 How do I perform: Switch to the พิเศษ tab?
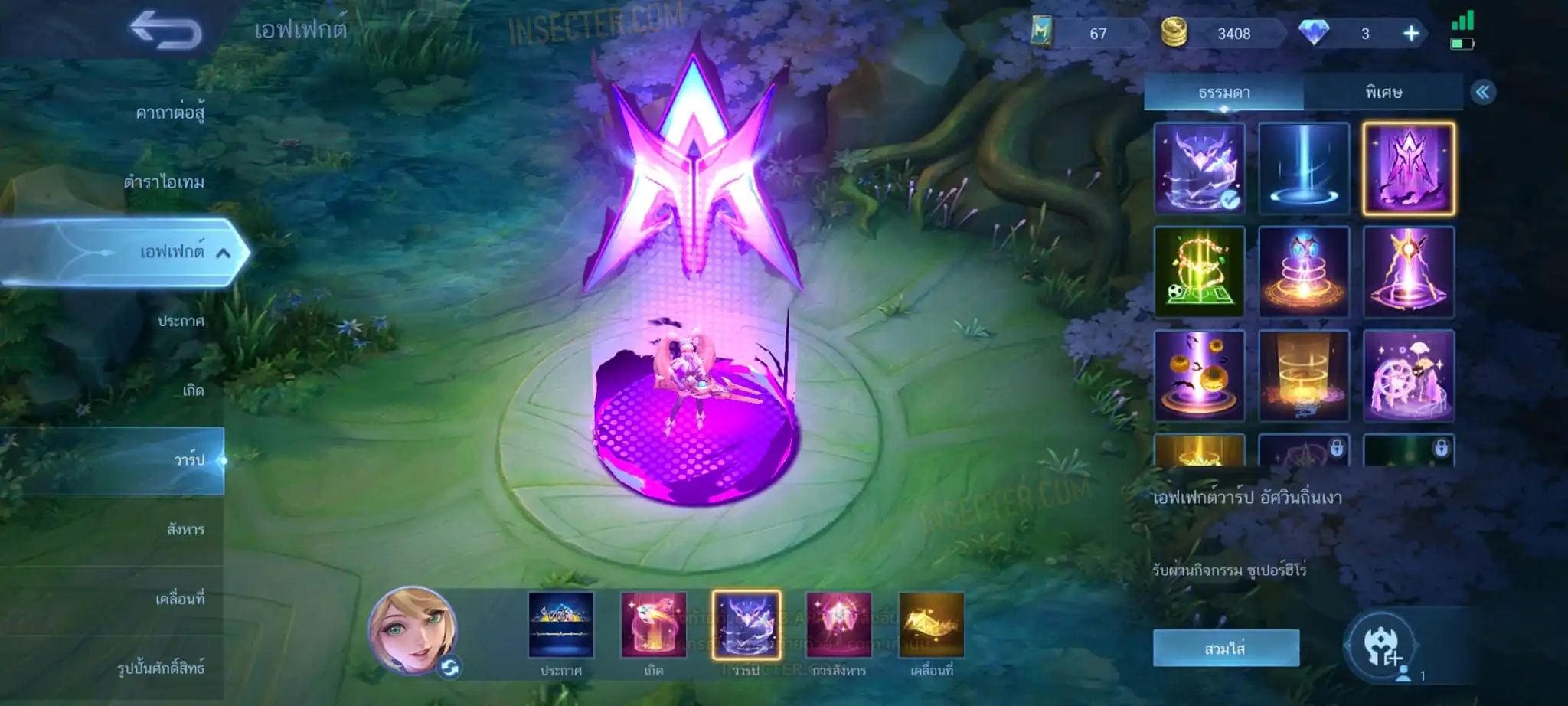(1383, 93)
